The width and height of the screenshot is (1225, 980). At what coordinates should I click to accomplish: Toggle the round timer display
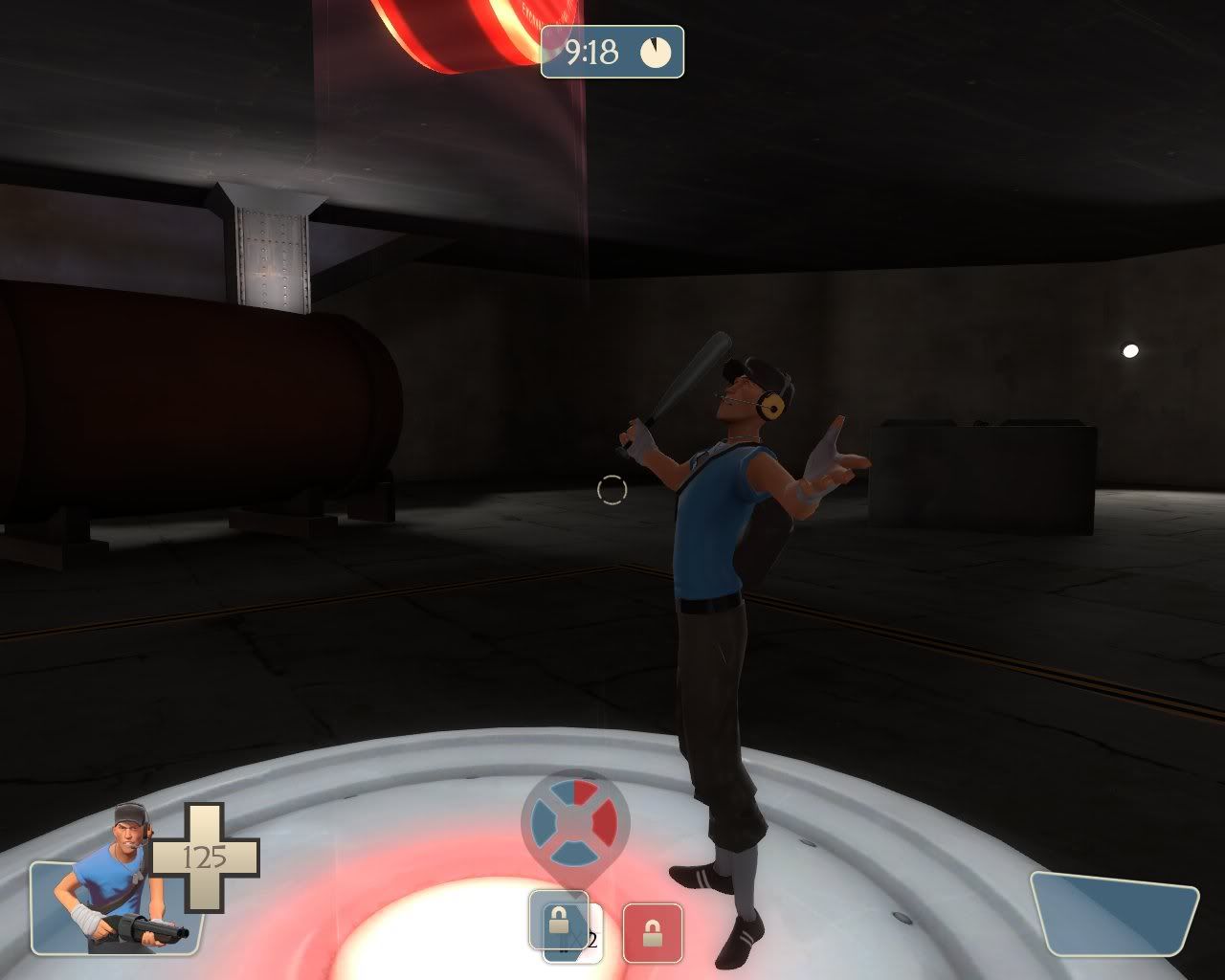[x=612, y=53]
